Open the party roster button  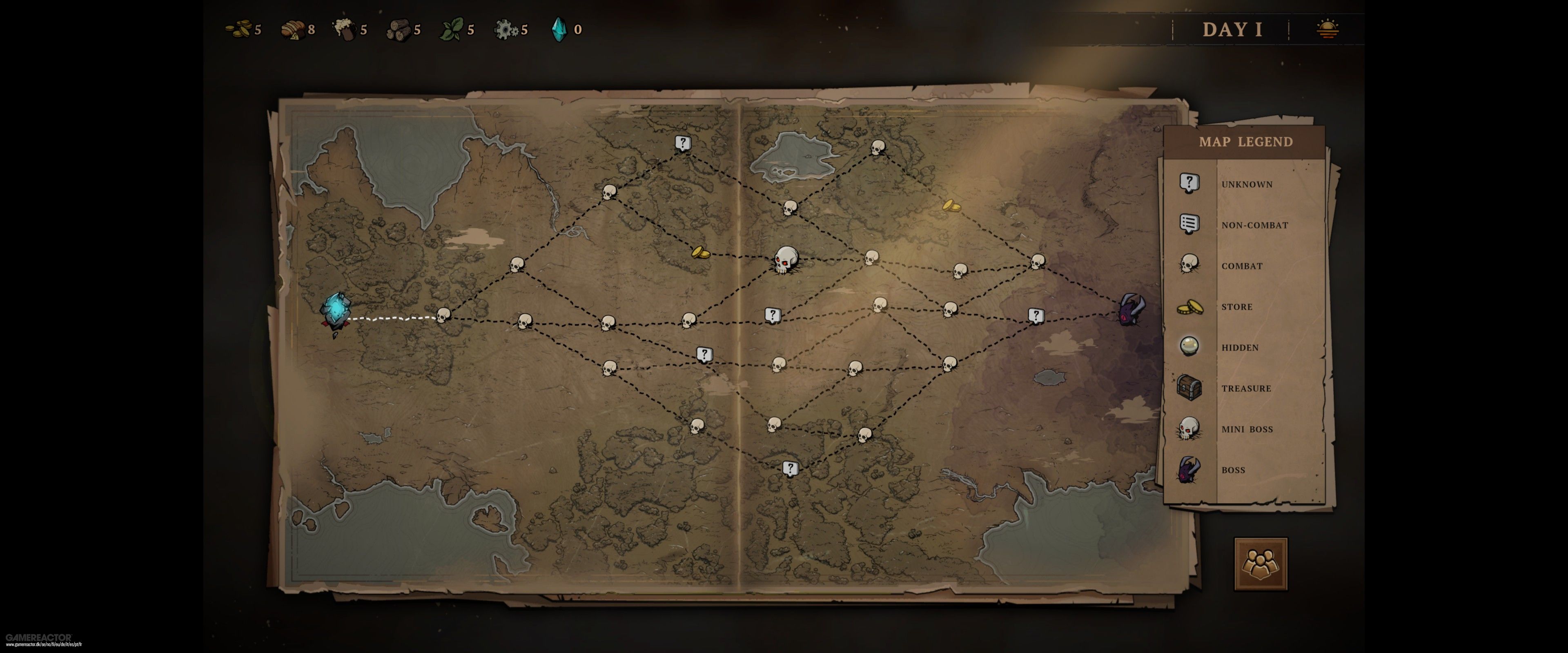pyautogui.click(x=1261, y=564)
